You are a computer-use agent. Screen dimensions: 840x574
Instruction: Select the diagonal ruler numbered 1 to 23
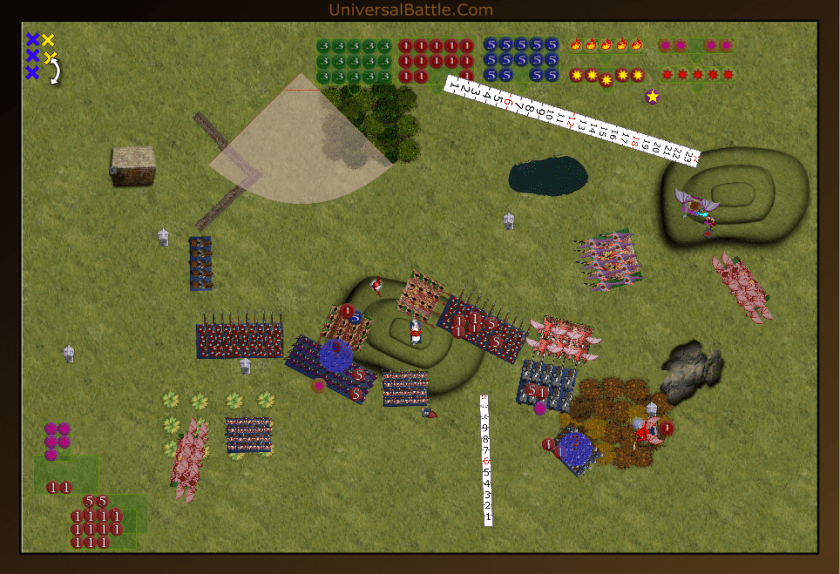tap(572, 118)
